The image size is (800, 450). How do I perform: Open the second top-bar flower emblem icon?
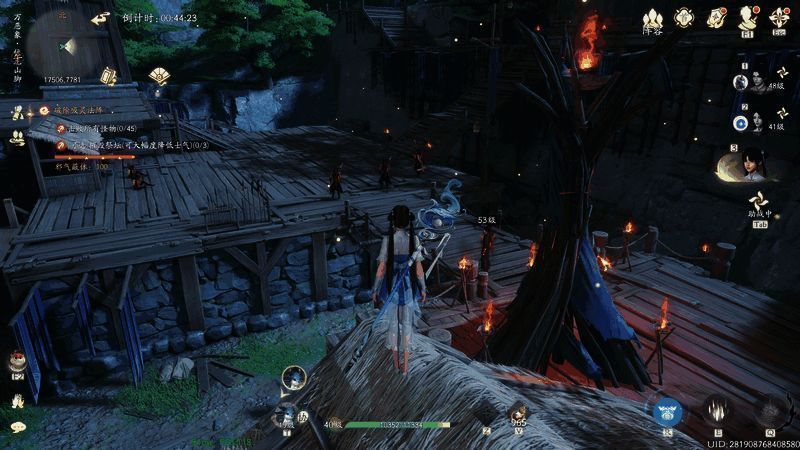(685, 17)
